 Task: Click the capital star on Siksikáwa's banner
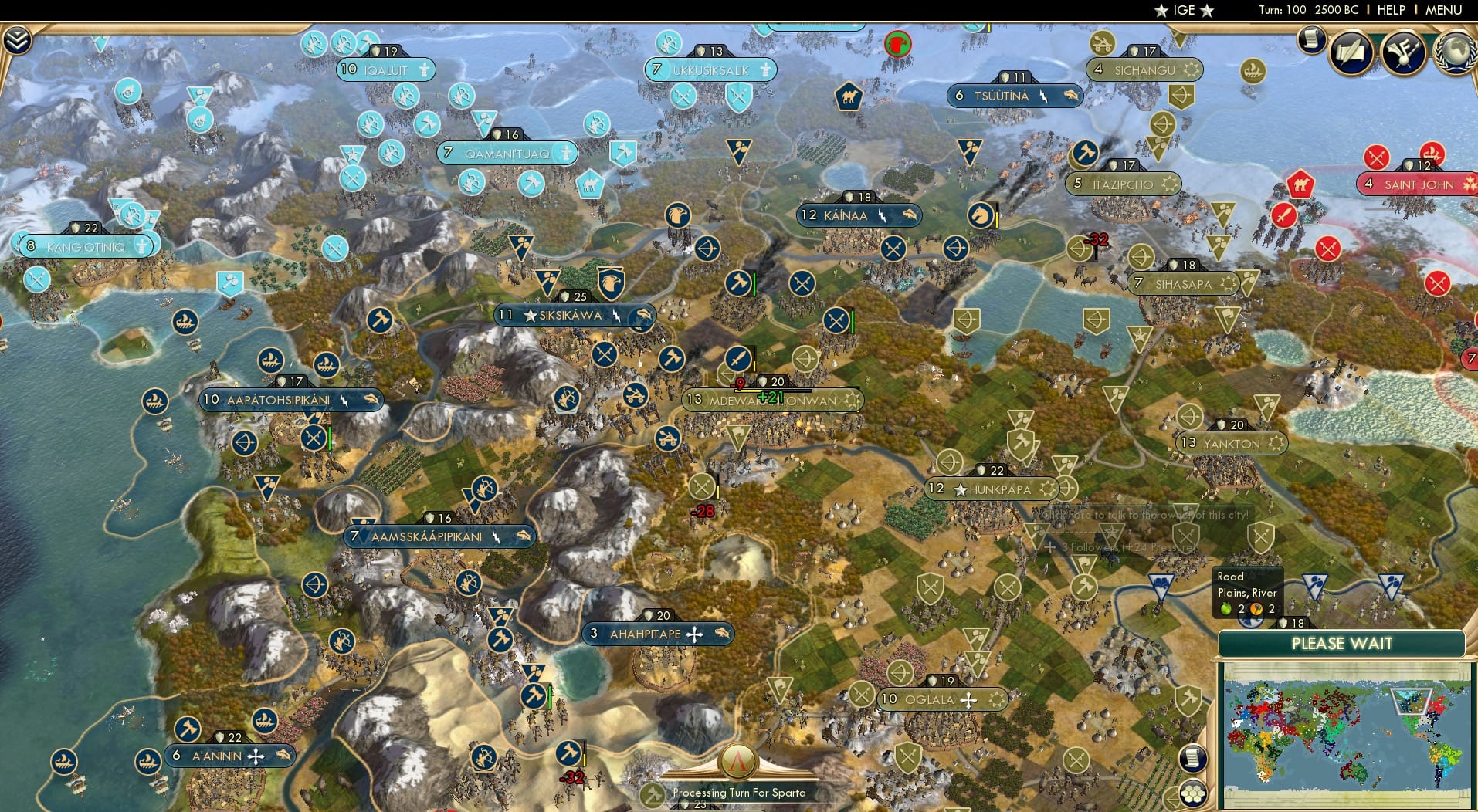[x=530, y=315]
